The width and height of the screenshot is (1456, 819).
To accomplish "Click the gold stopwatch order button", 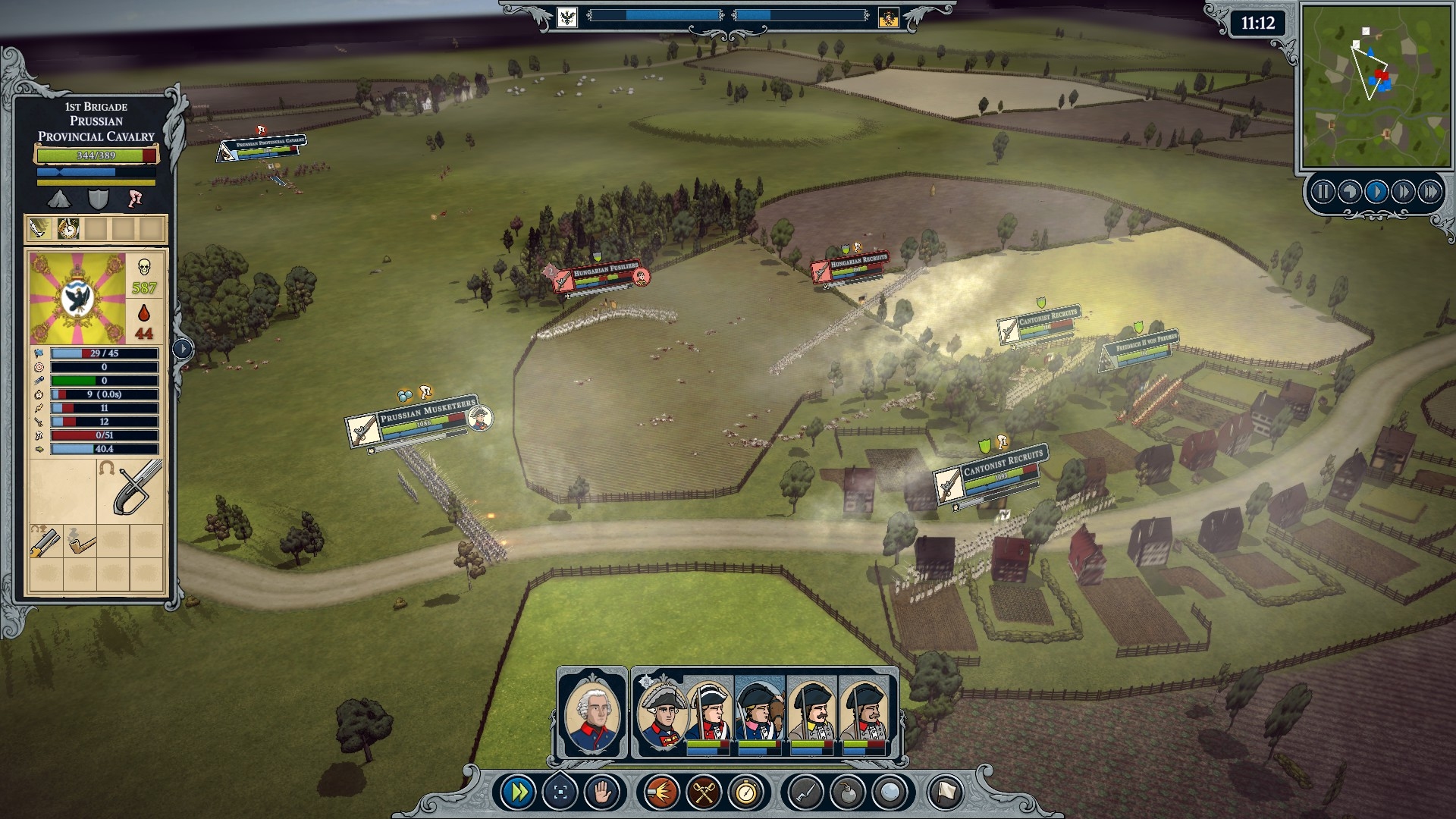I will [x=746, y=793].
